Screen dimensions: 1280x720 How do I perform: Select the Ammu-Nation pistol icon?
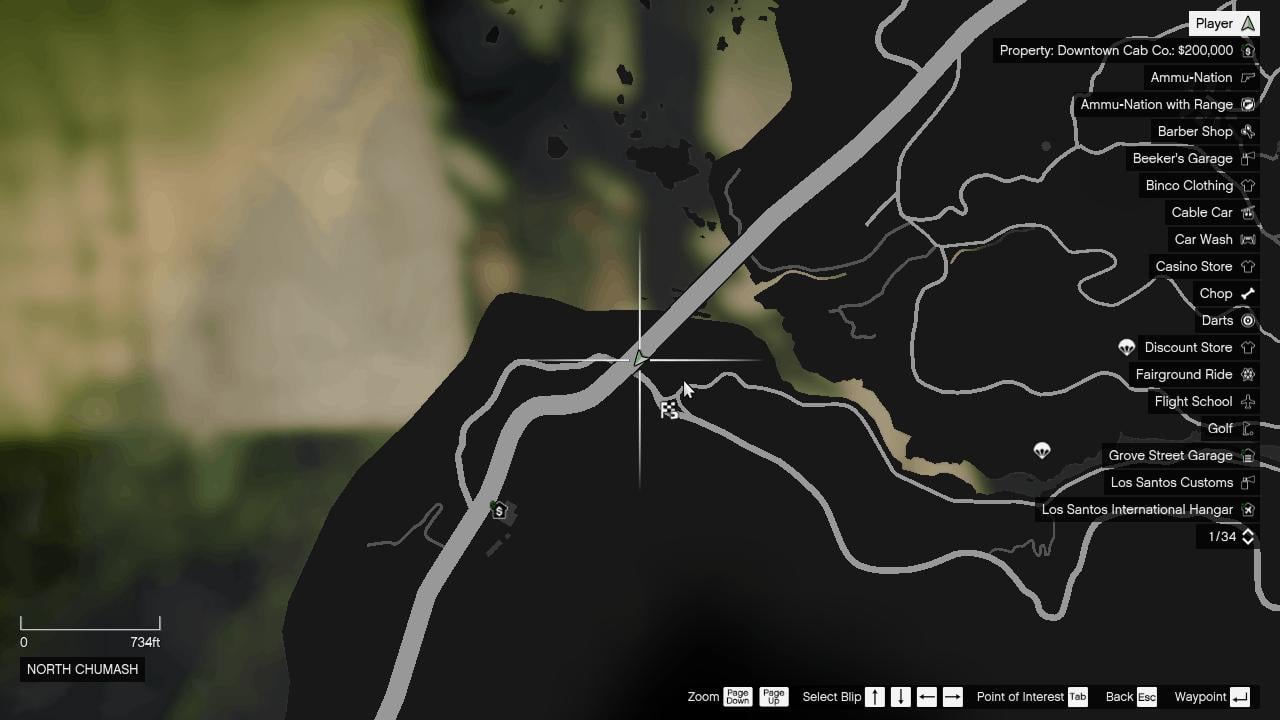[1247, 77]
